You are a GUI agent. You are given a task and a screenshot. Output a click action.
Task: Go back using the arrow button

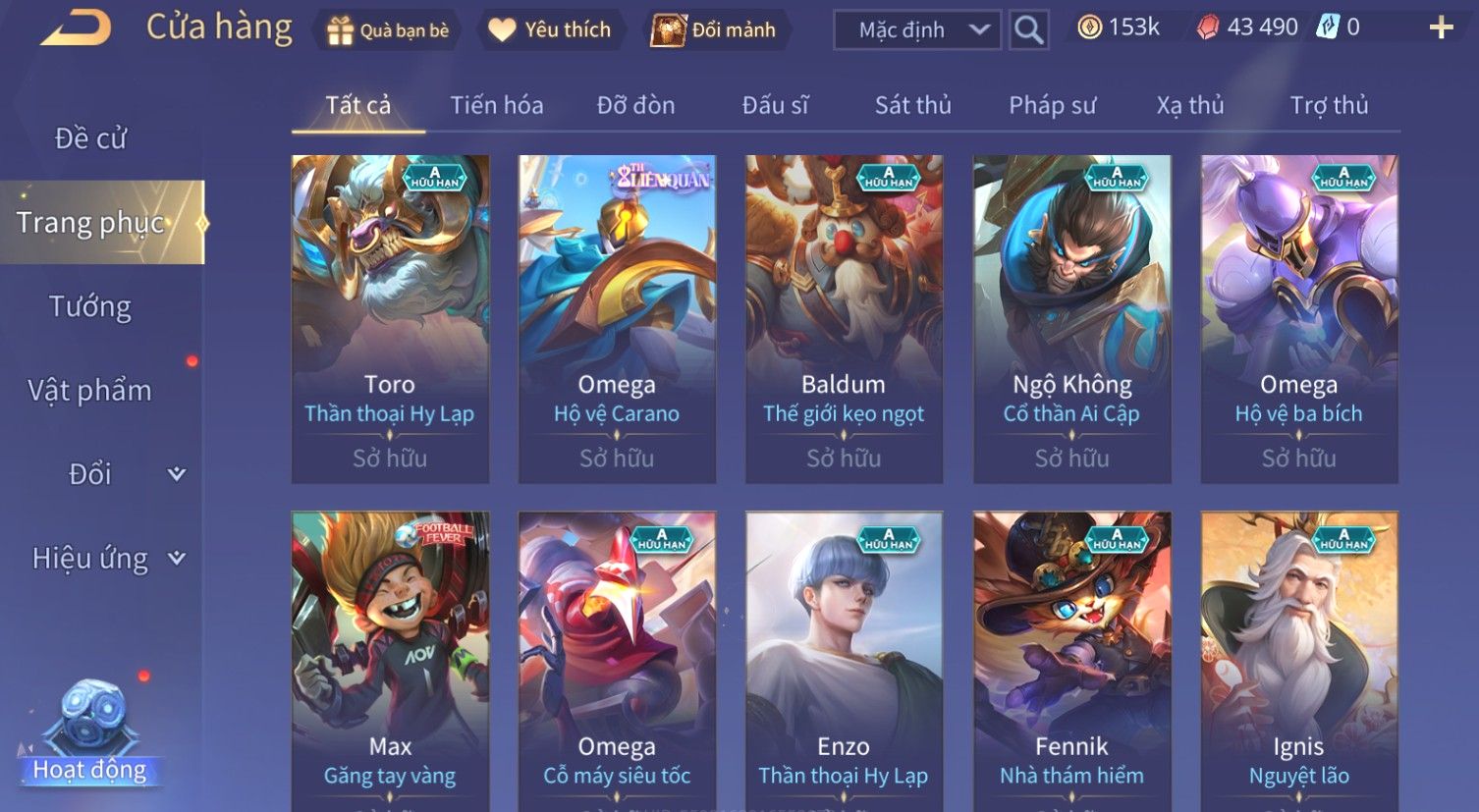(76, 28)
